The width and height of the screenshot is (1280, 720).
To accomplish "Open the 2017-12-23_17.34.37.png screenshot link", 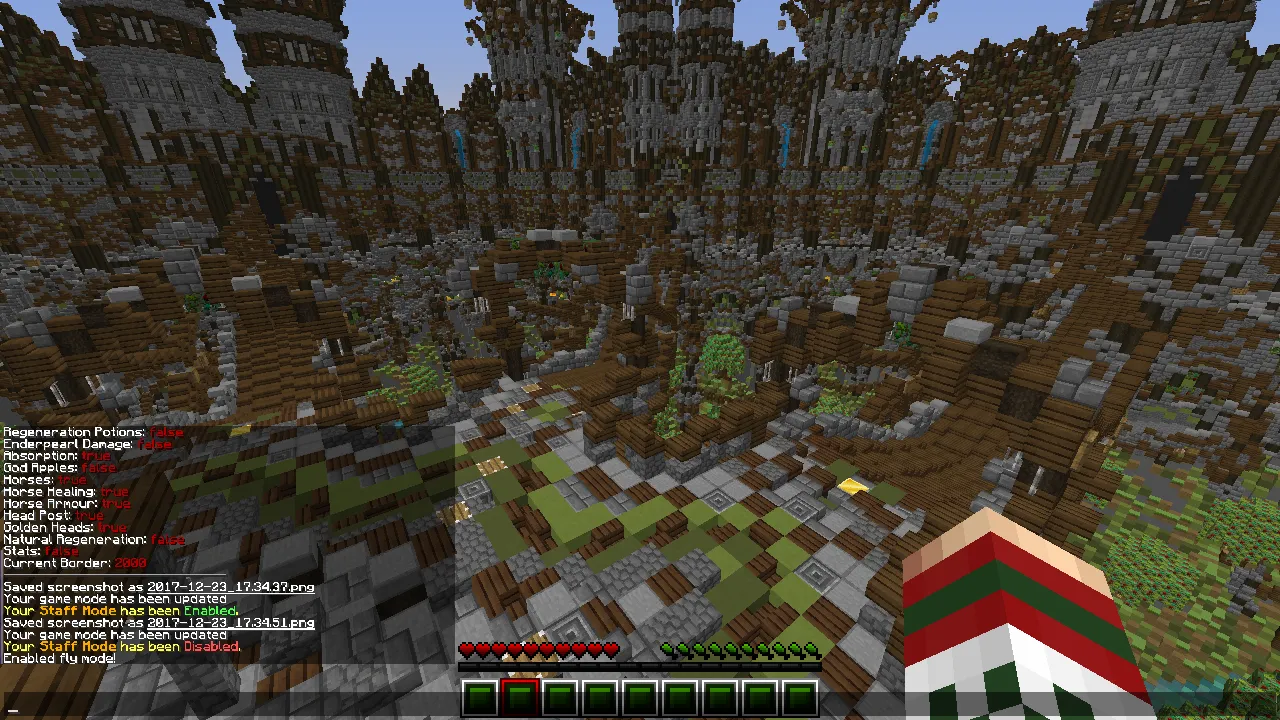I will (230, 587).
